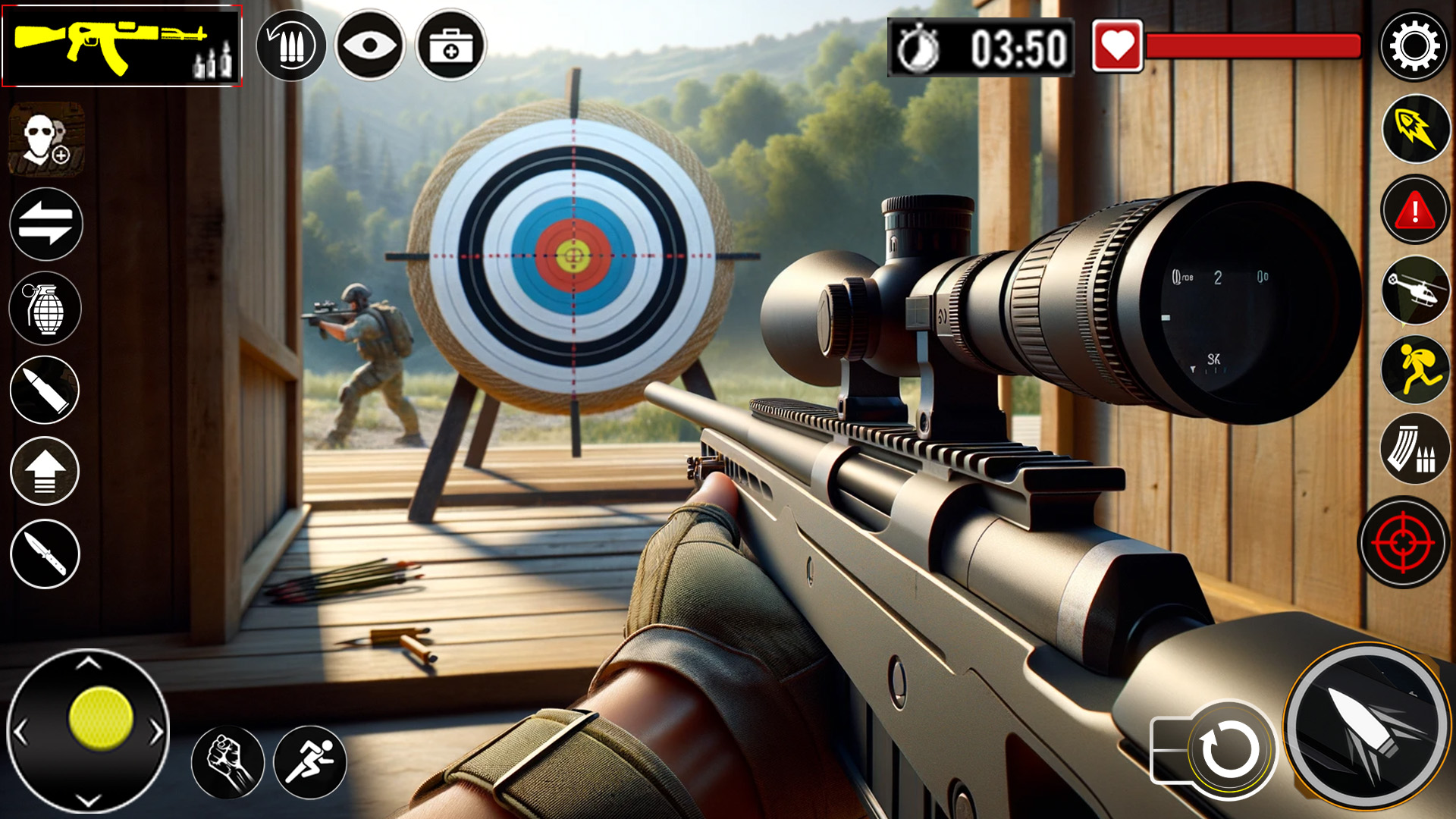Open the grenade selection icon
The height and width of the screenshot is (819, 1456).
45,308
